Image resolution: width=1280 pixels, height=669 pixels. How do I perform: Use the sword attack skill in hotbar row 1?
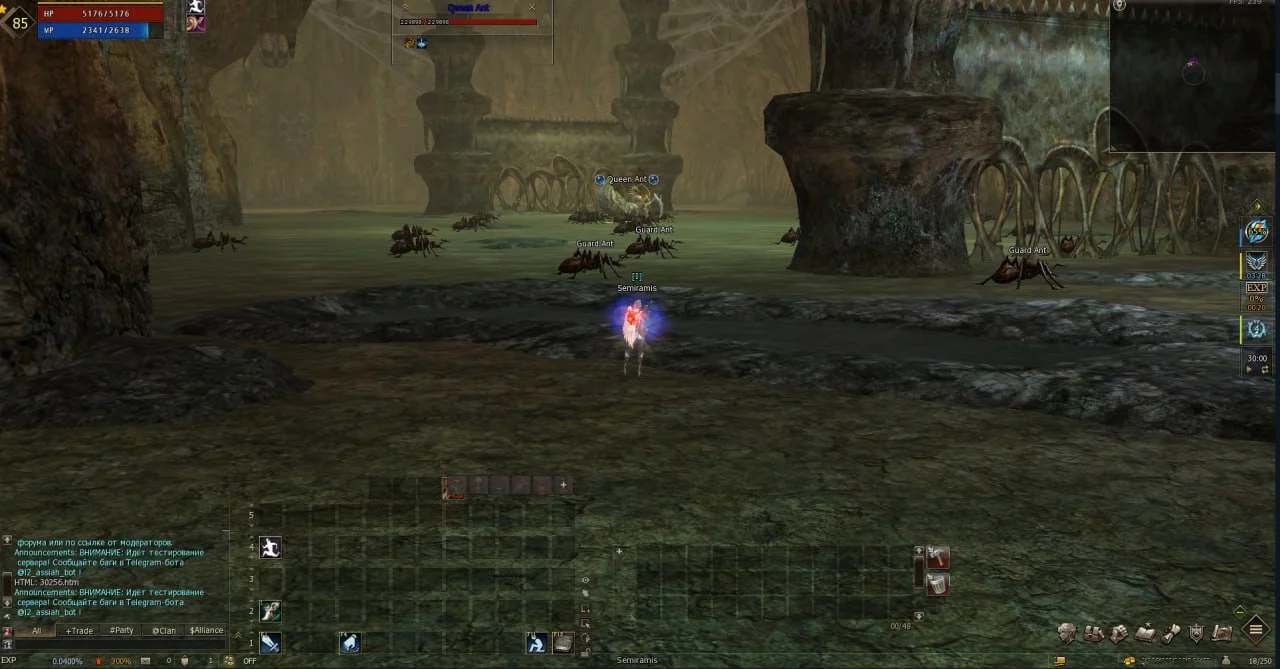click(270, 642)
